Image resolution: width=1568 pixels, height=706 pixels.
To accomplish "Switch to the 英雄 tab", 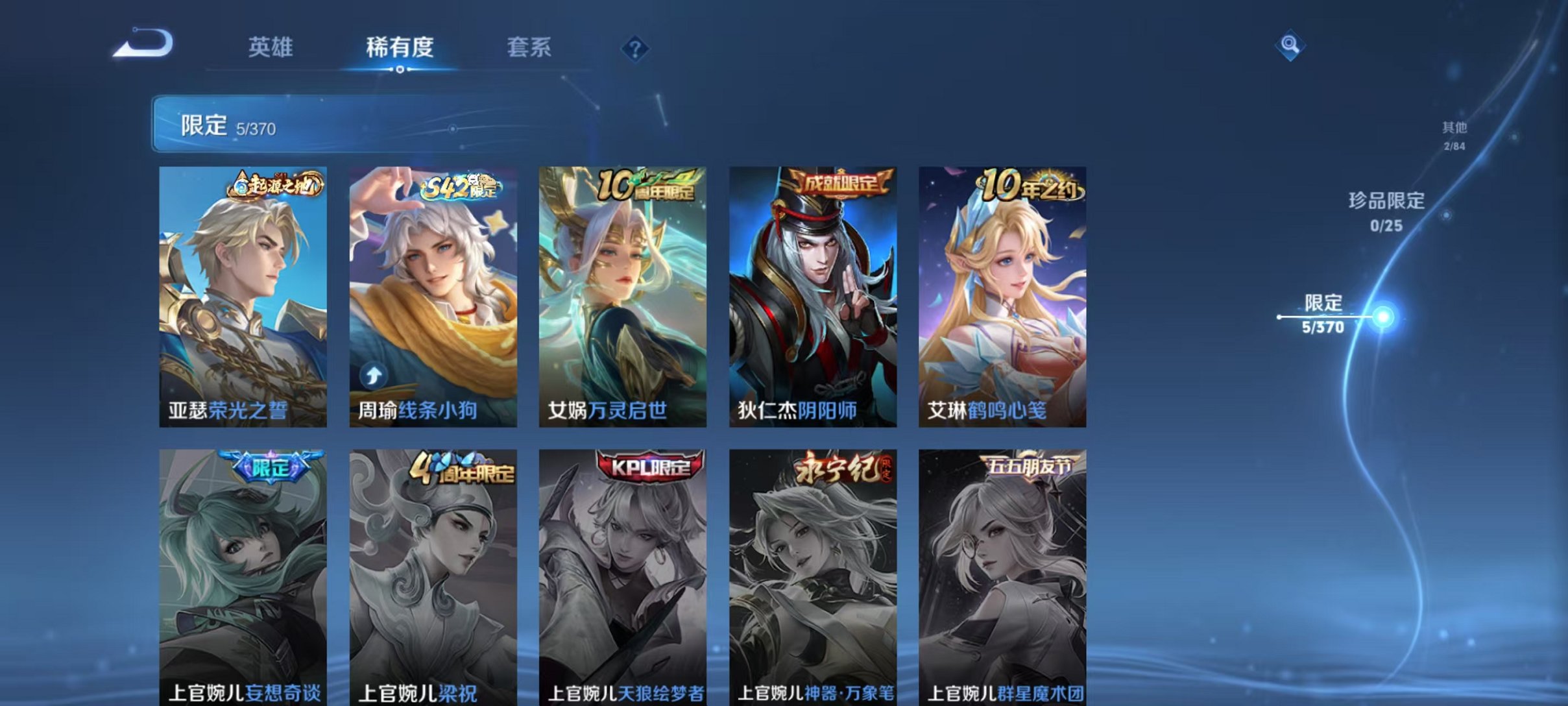I will (x=271, y=47).
